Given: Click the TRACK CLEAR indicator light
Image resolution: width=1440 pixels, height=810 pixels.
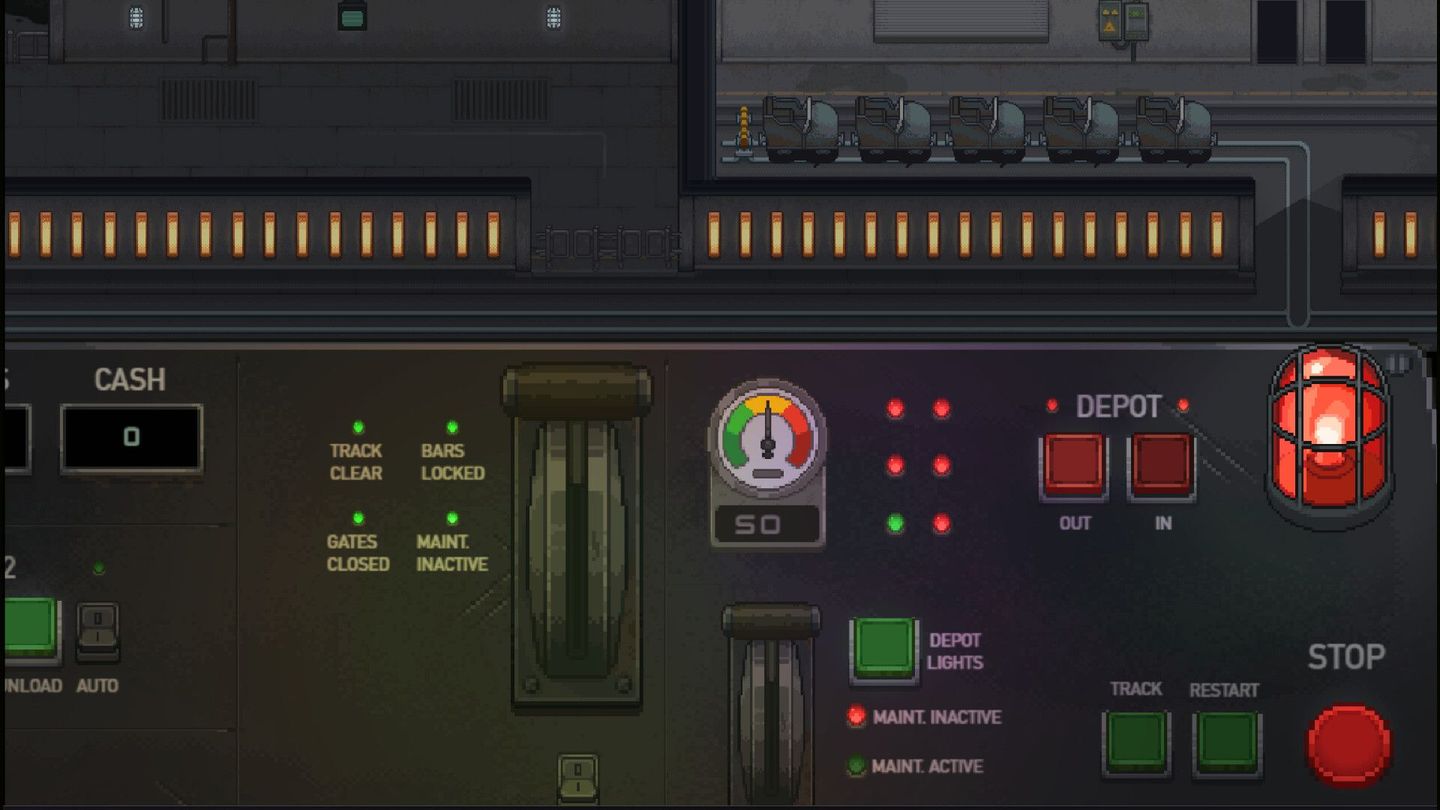Looking at the screenshot, I should coord(356,427).
